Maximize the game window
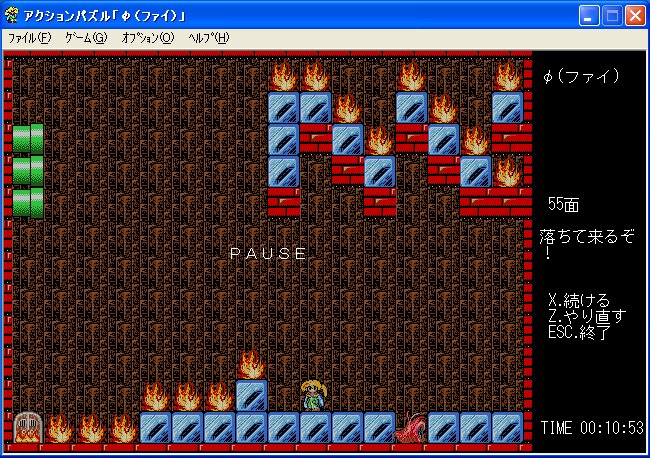 (x=613, y=14)
